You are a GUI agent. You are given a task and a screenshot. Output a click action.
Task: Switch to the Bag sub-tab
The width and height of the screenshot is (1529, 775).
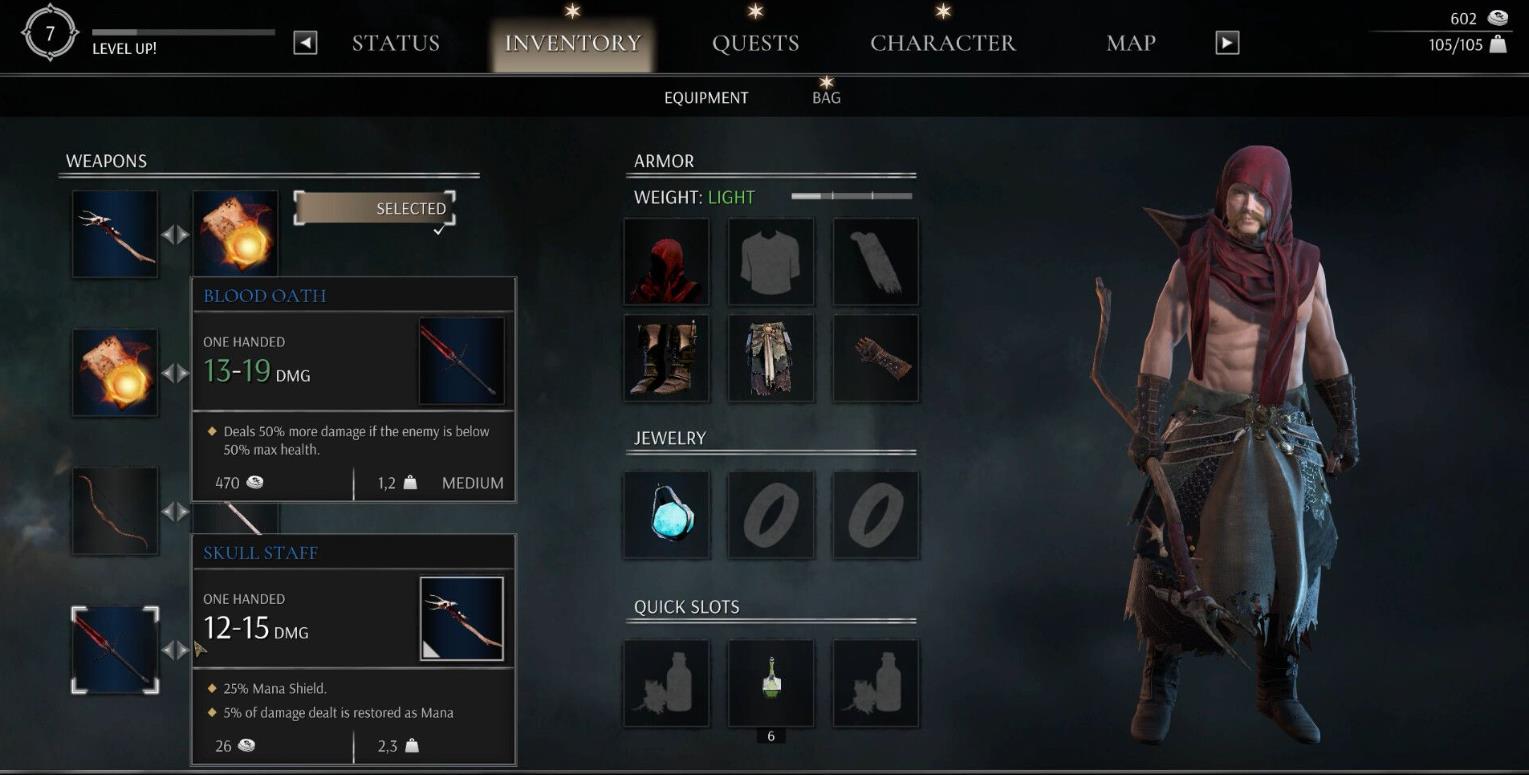[x=826, y=98]
